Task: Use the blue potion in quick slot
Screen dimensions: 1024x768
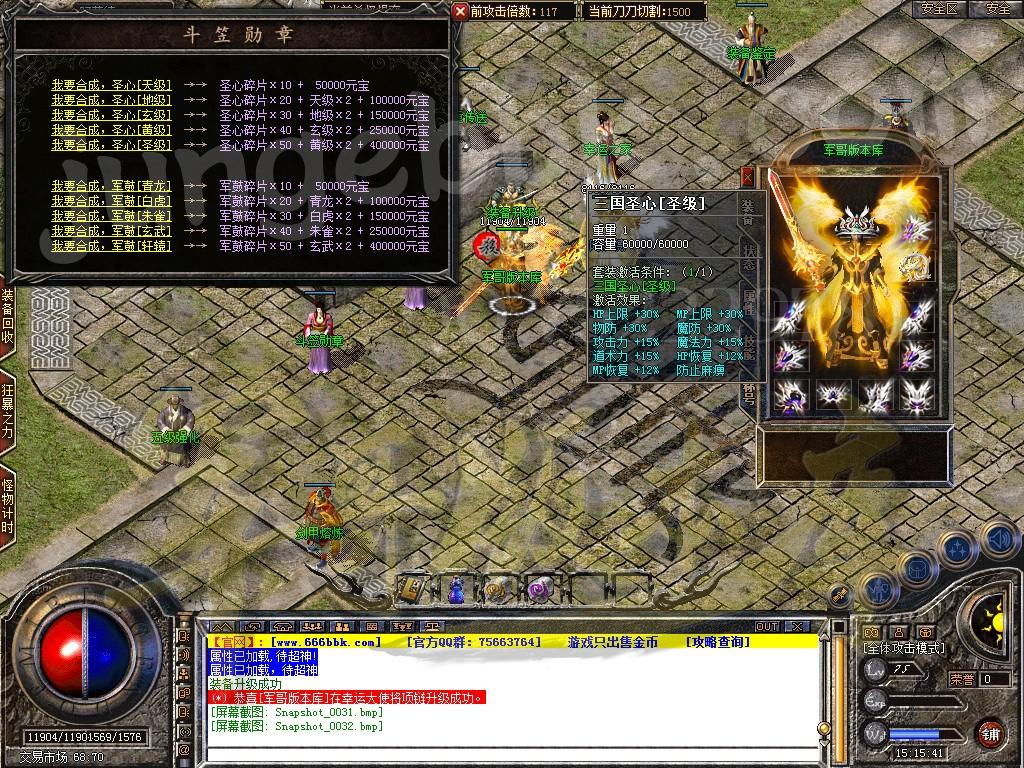Action: tap(456, 589)
